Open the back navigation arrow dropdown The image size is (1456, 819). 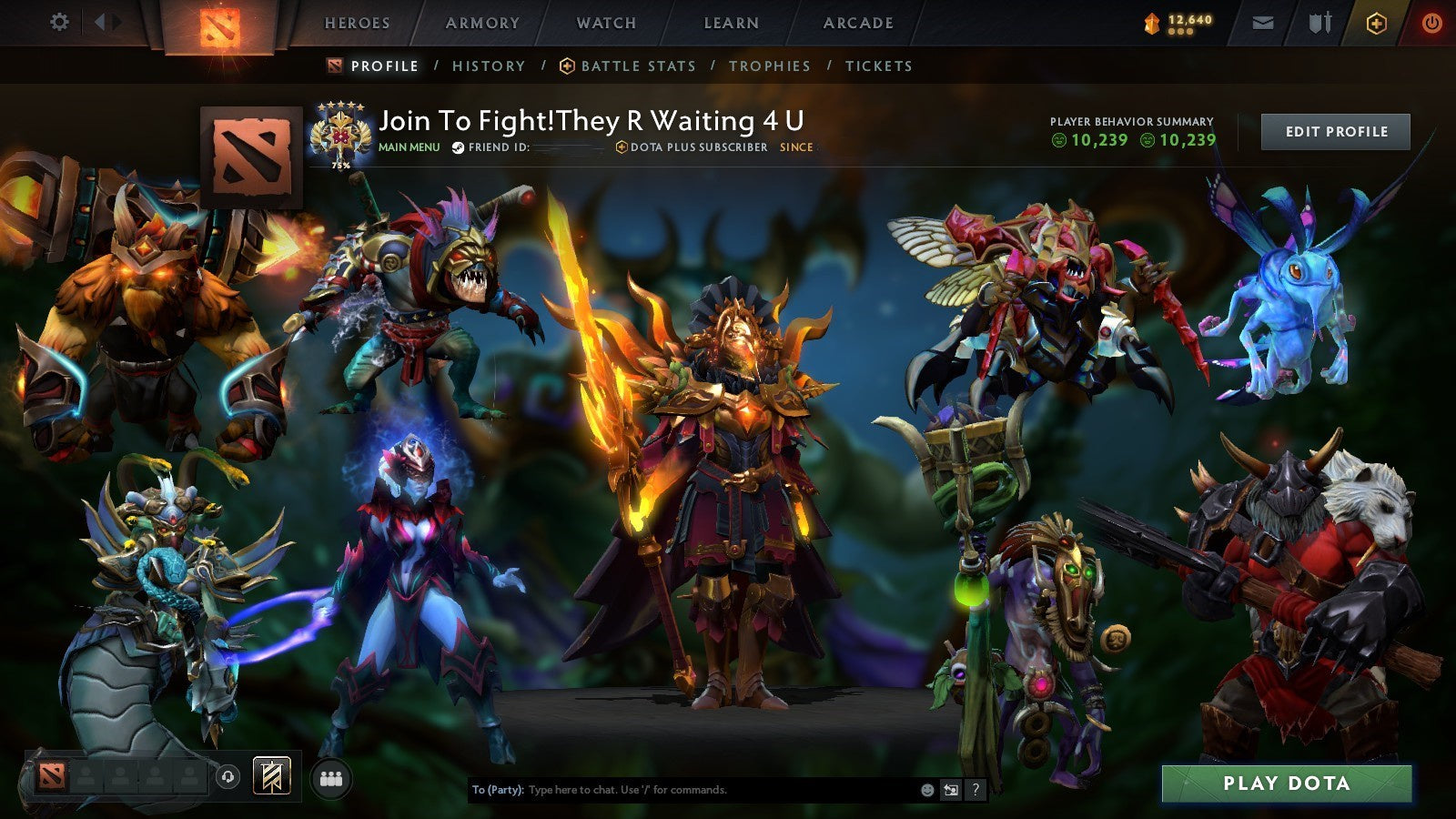click(x=99, y=23)
